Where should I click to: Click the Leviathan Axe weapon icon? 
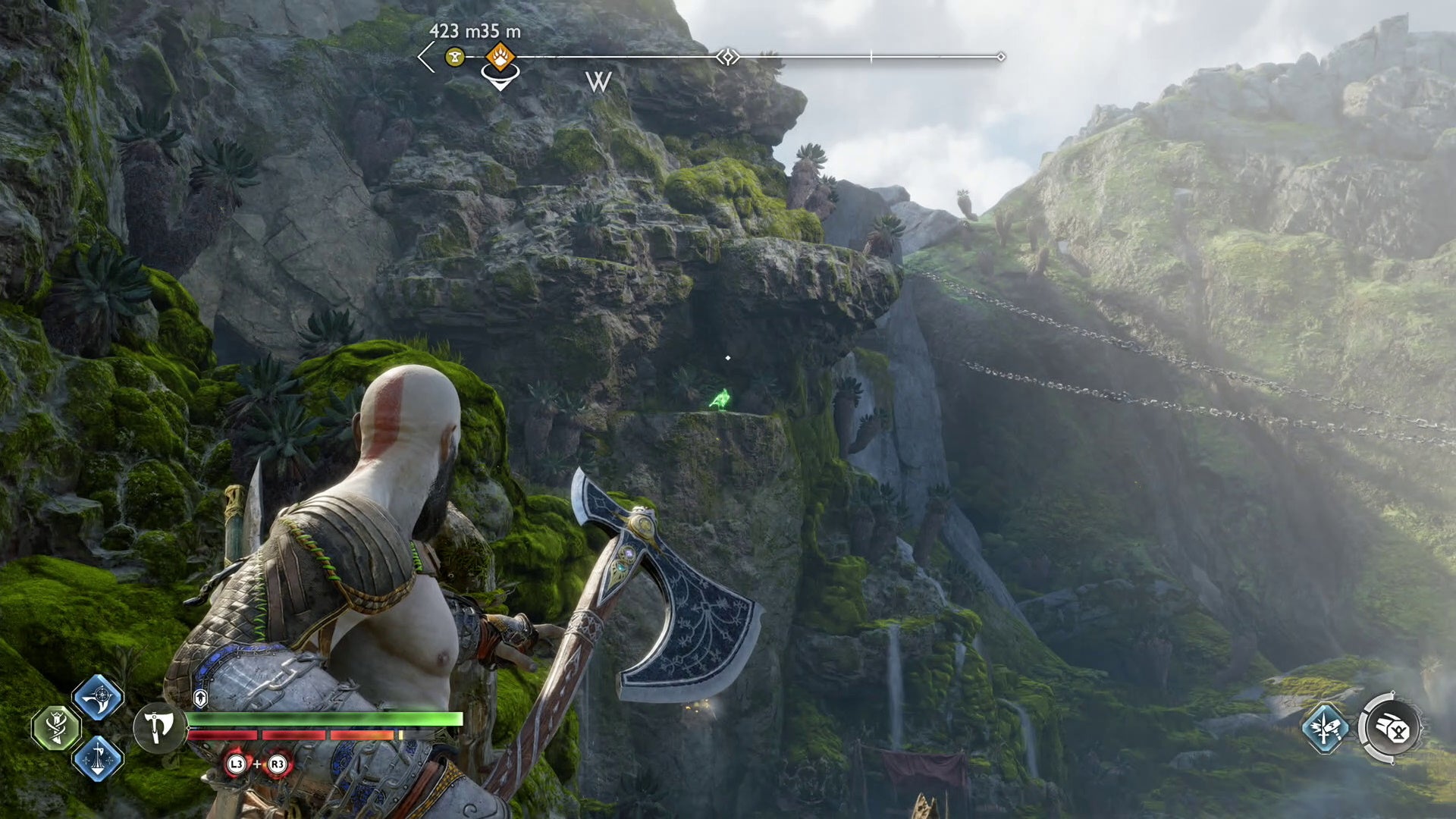pyautogui.click(x=158, y=728)
